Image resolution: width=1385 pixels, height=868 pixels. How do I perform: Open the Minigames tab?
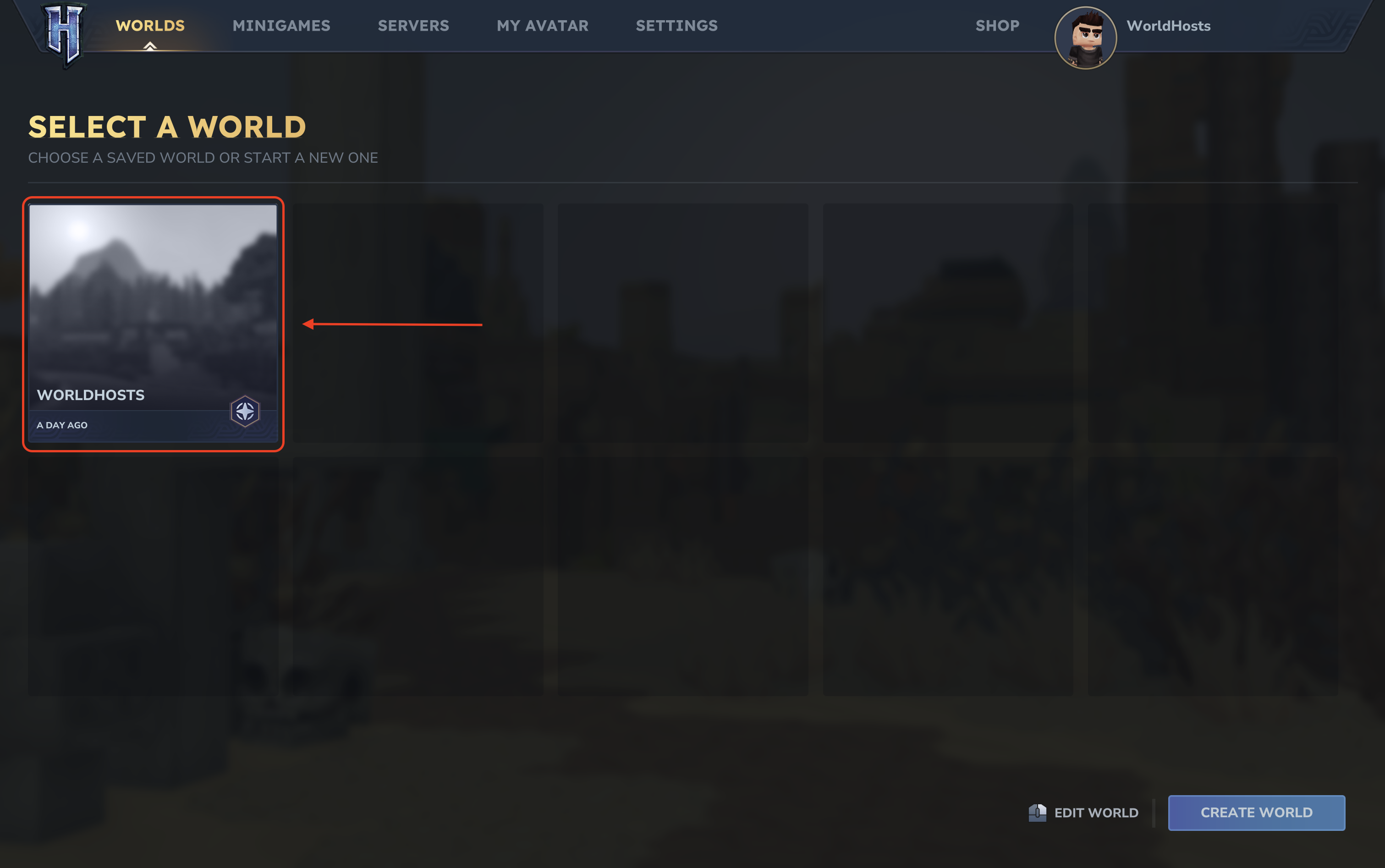click(x=281, y=26)
